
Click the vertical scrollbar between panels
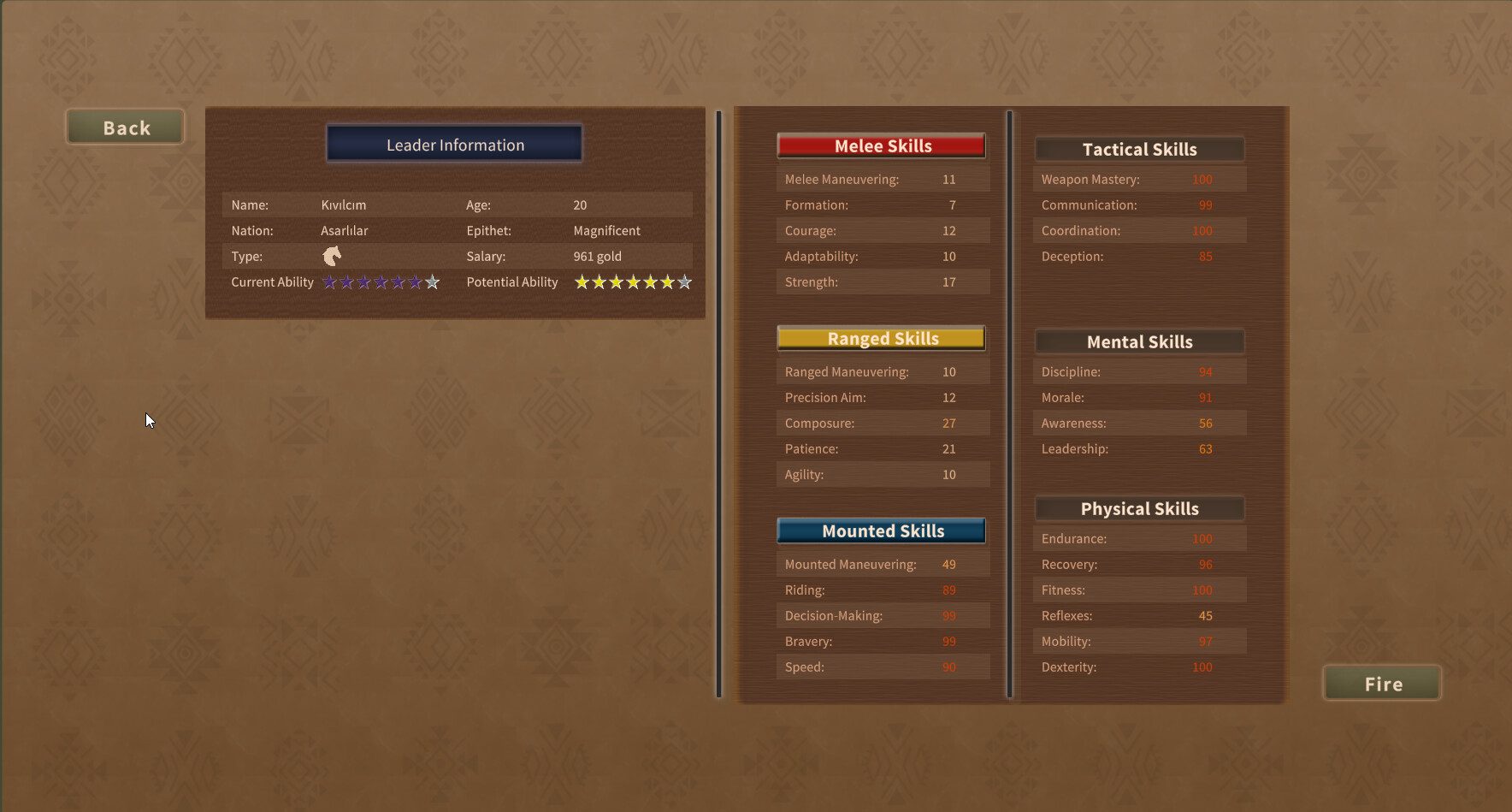tap(718, 402)
